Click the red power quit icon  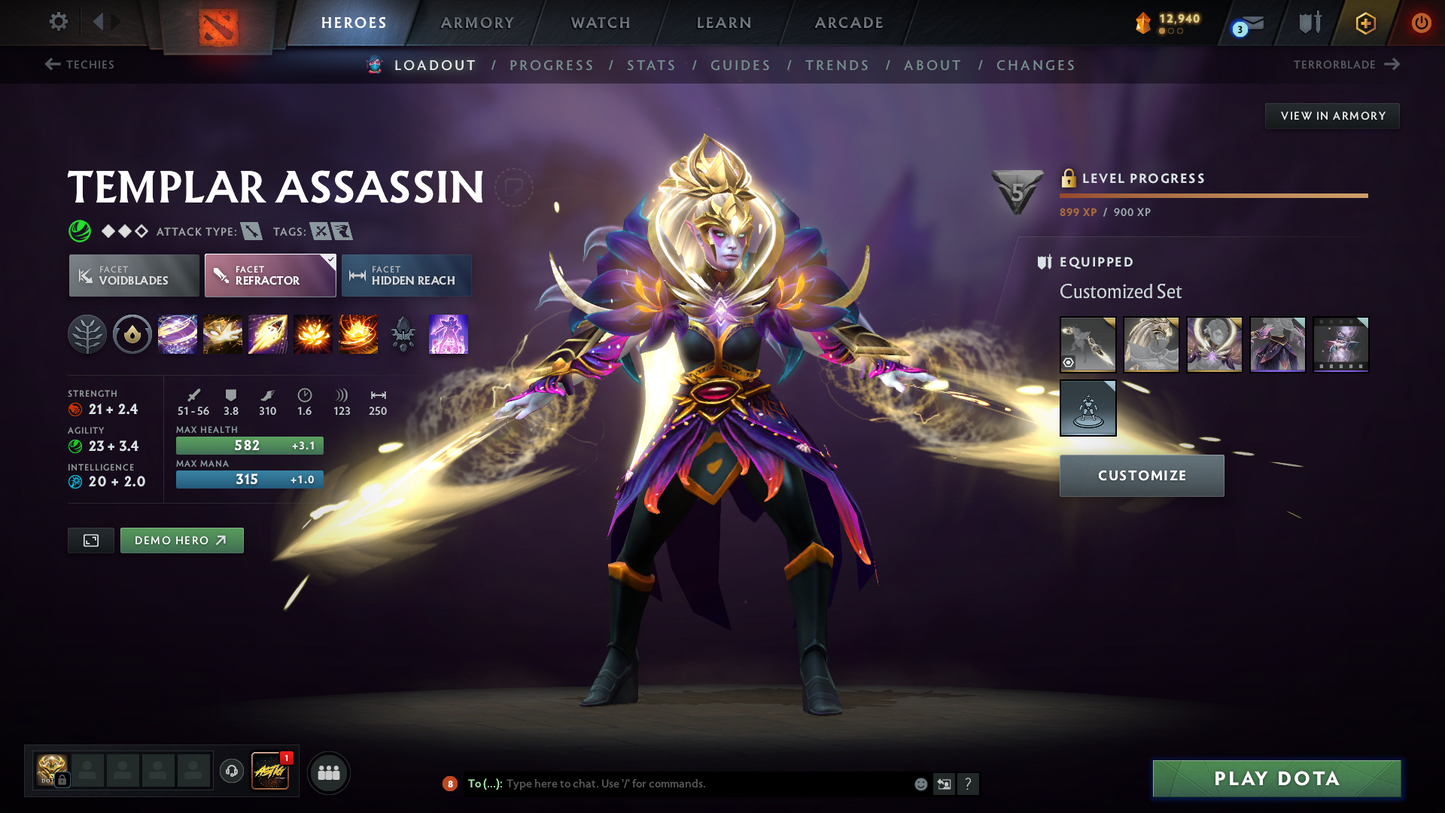pos(1420,23)
